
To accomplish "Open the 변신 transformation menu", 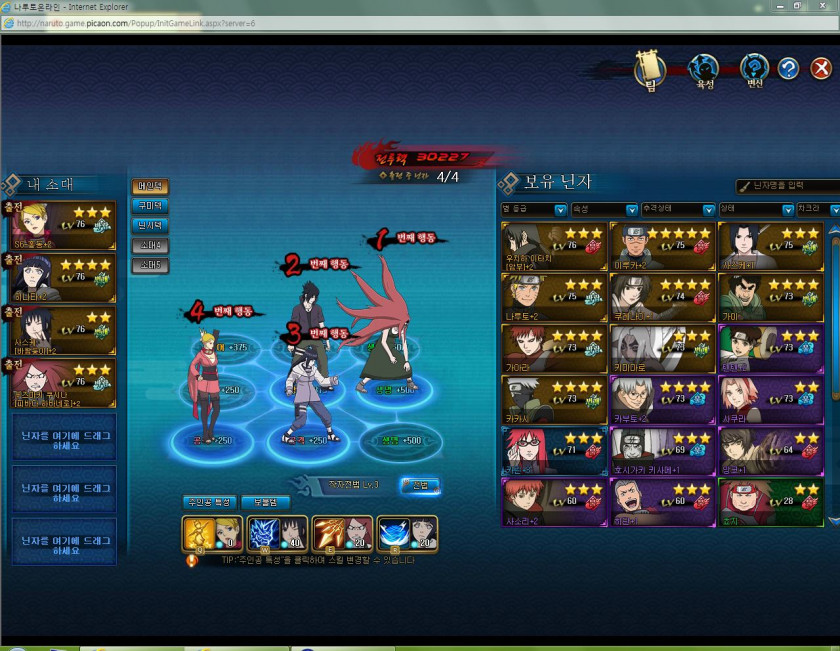I will pos(754,68).
